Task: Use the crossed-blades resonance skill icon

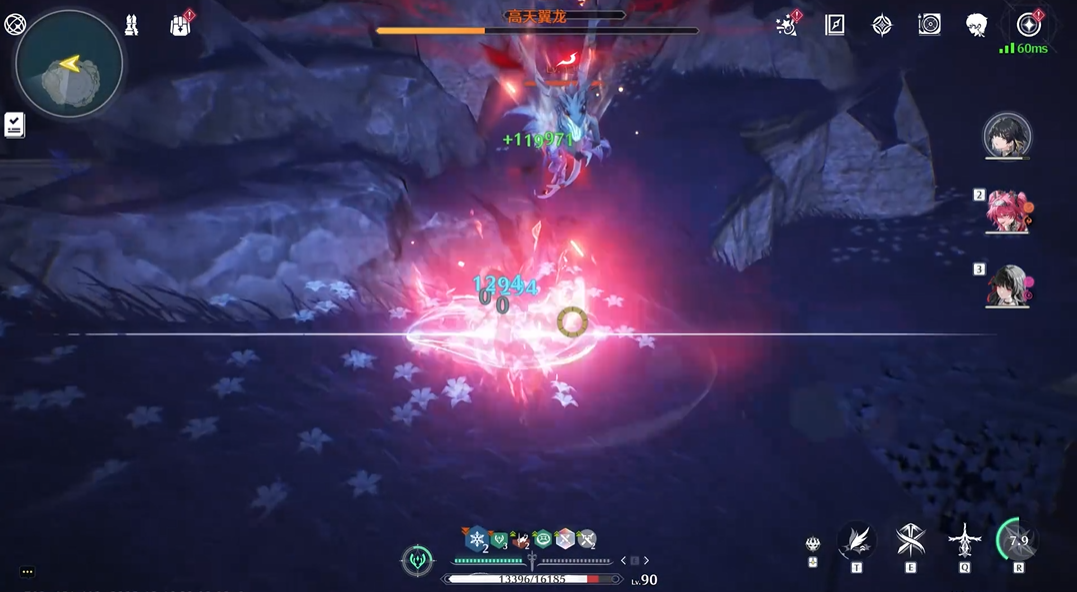Action: pyautogui.click(x=910, y=541)
